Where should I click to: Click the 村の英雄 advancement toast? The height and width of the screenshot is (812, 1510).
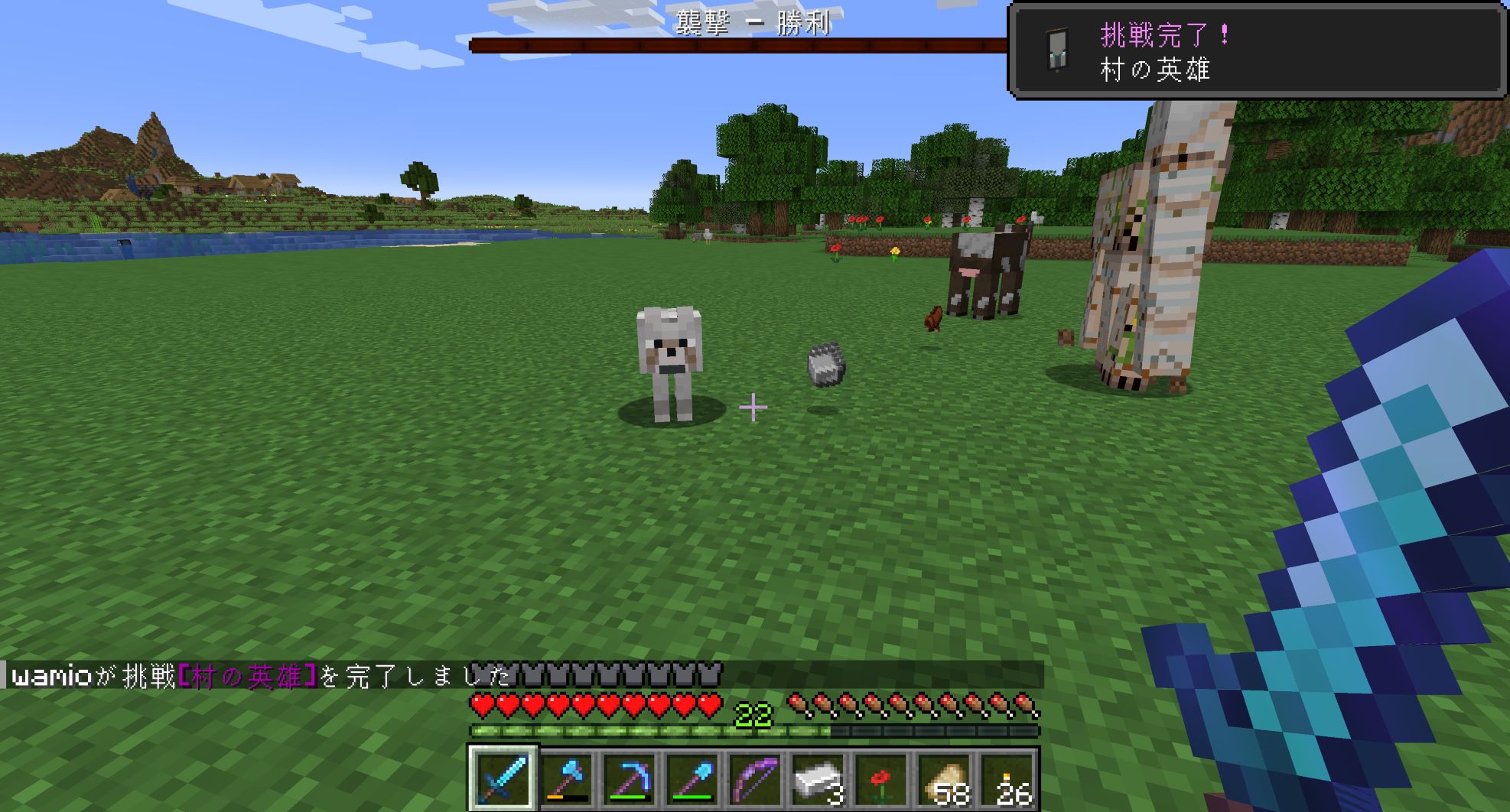[1258, 52]
